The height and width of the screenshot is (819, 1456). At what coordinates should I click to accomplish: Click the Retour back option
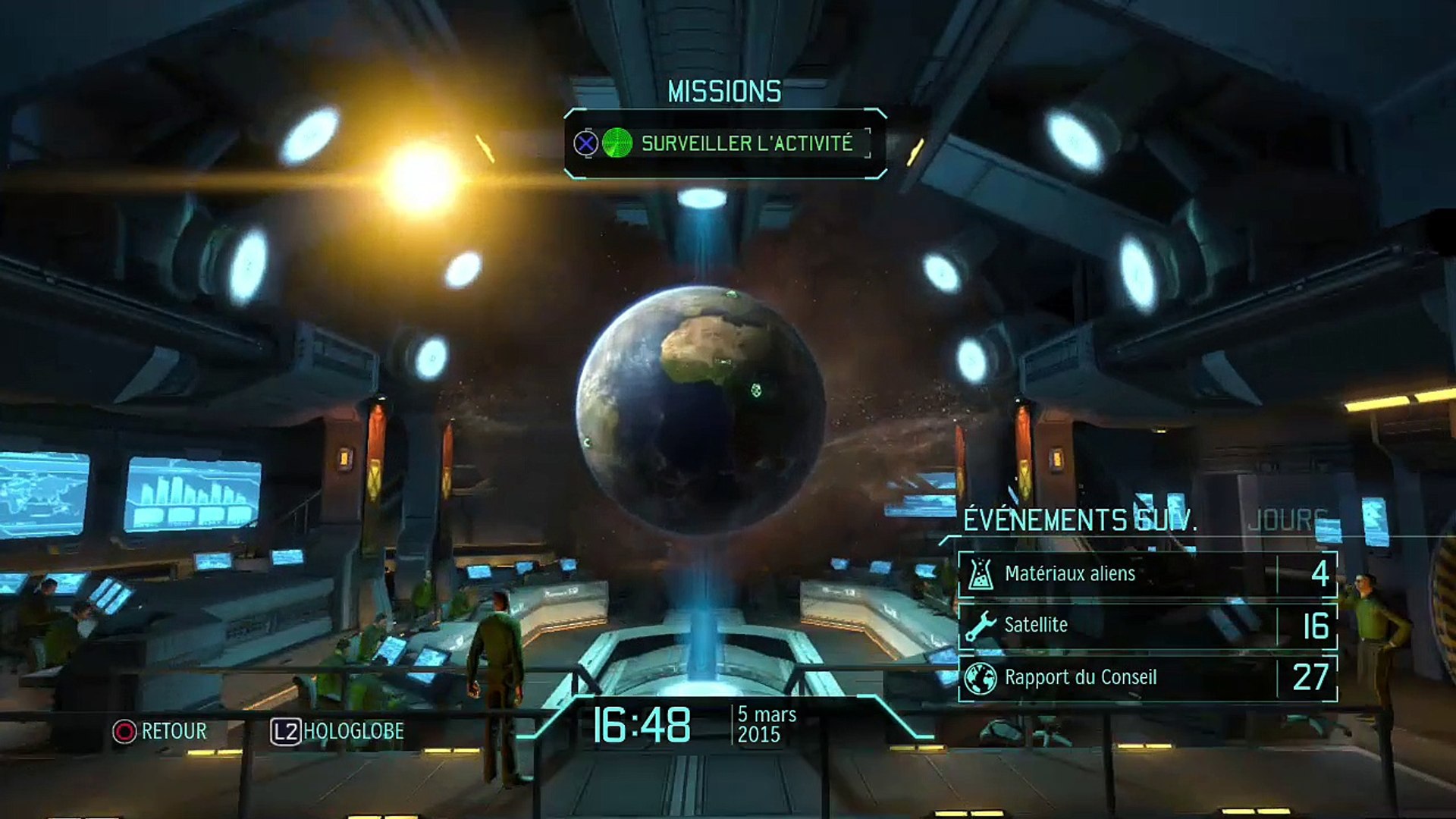[160, 732]
